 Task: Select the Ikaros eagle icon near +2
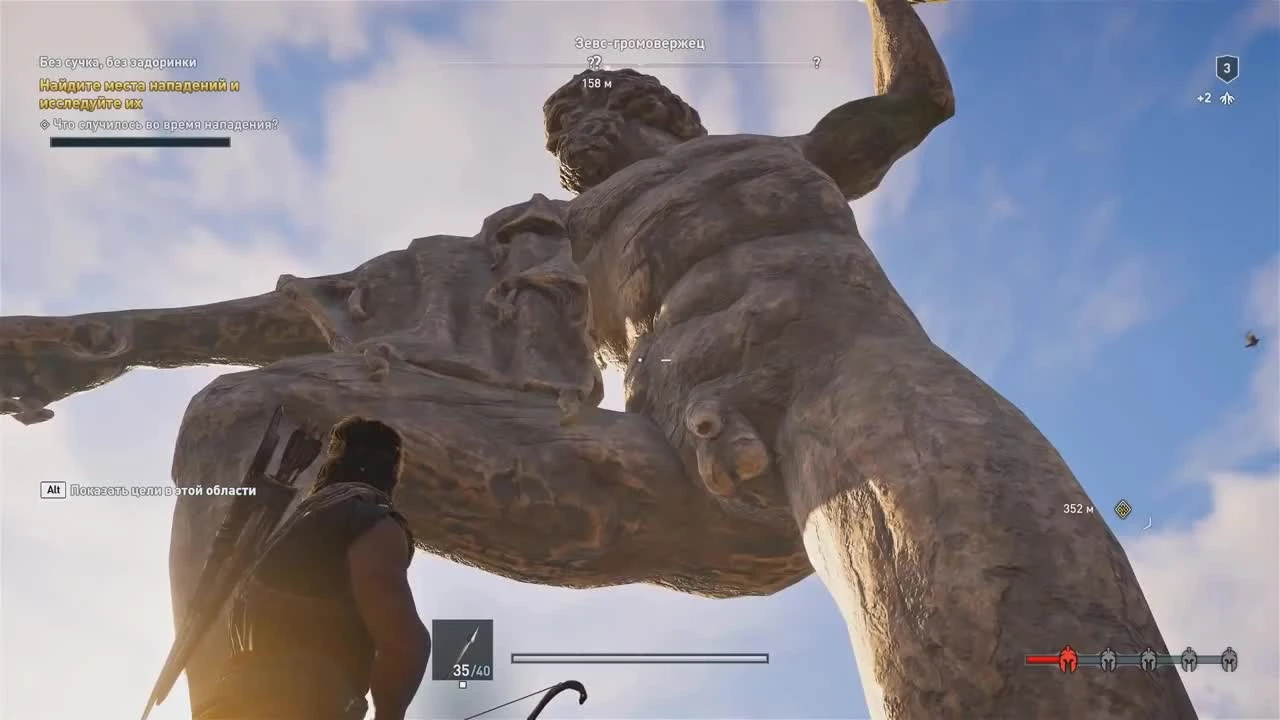[1229, 98]
